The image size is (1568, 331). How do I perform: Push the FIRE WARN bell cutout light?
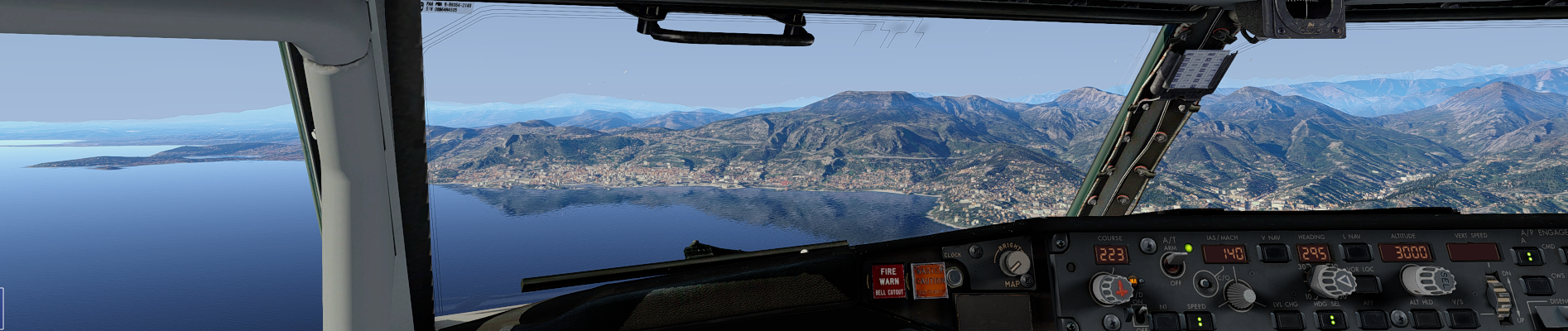(888, 281)
